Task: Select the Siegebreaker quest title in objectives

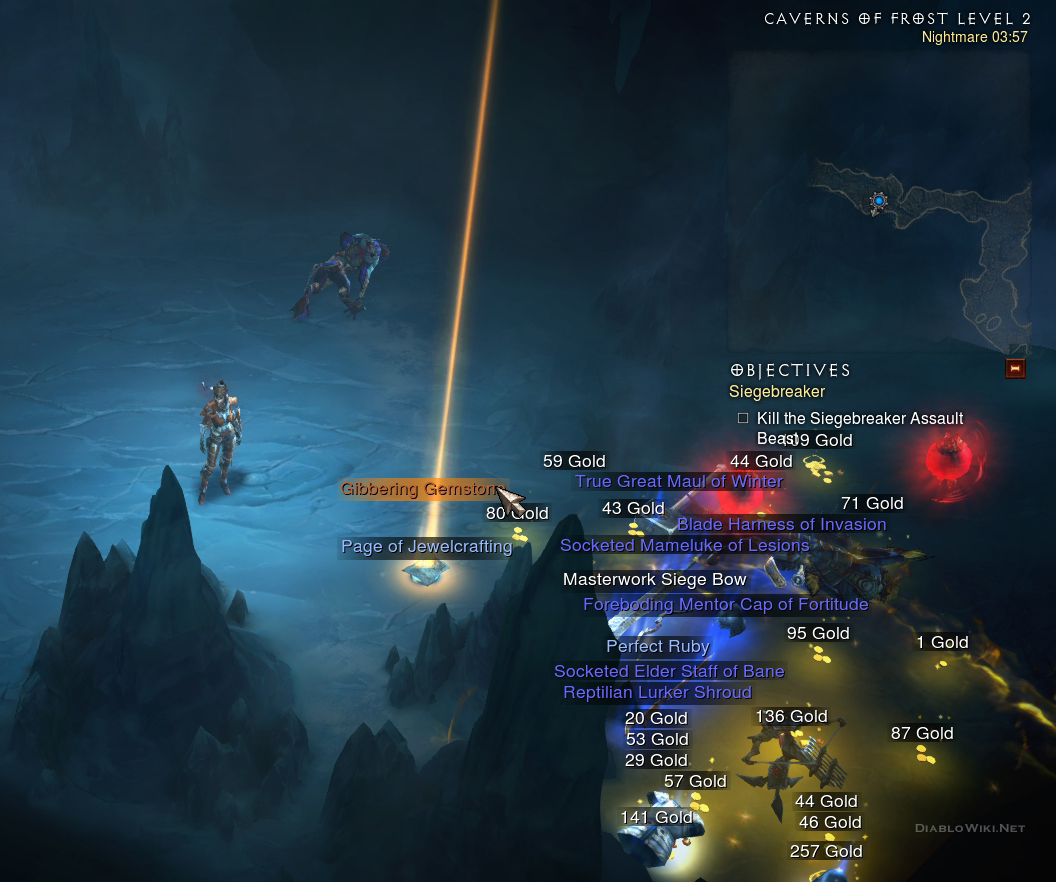Action: 777,392
